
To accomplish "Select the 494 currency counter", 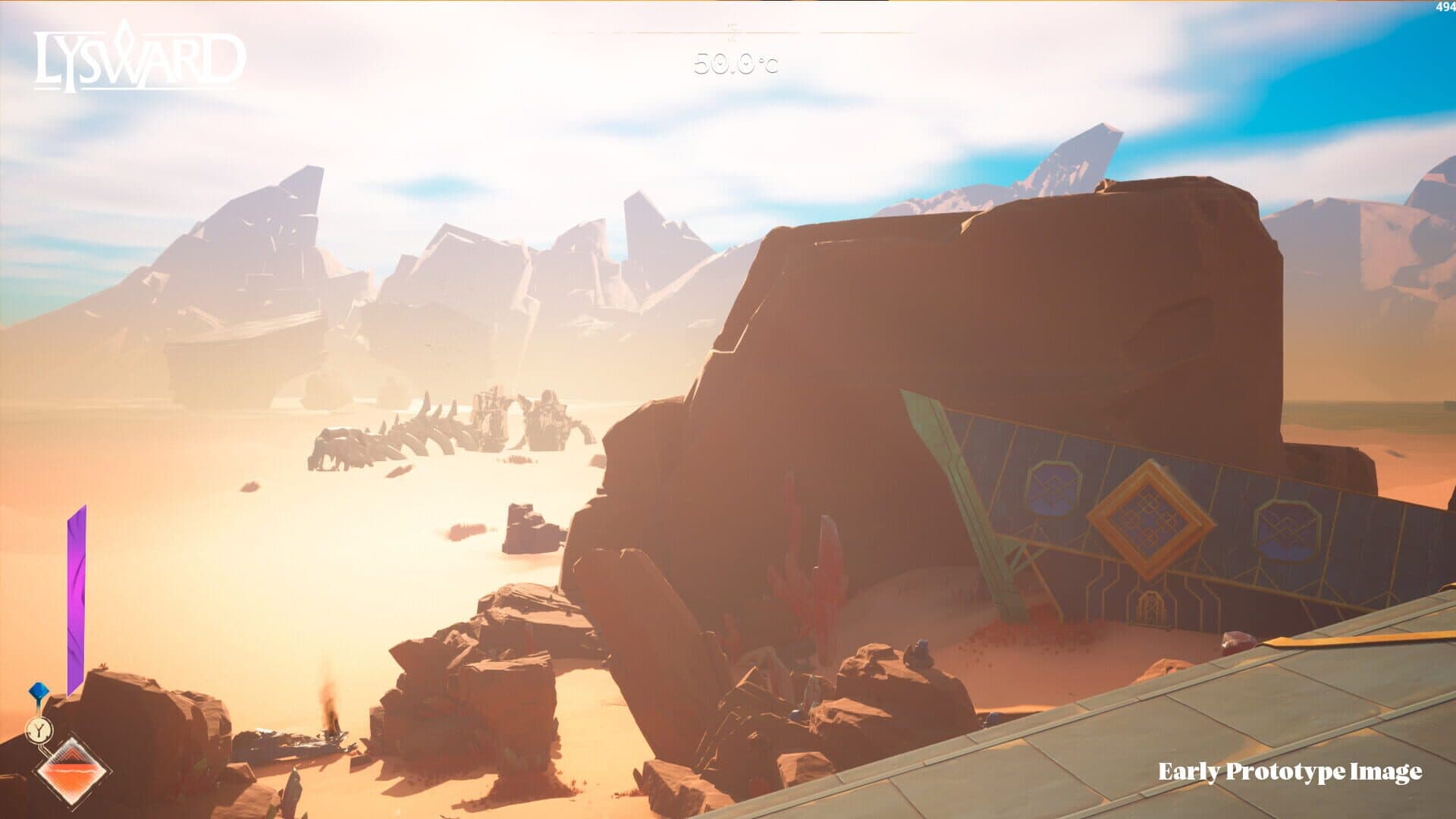I will pyautogui.click(x=1444, y=7).
